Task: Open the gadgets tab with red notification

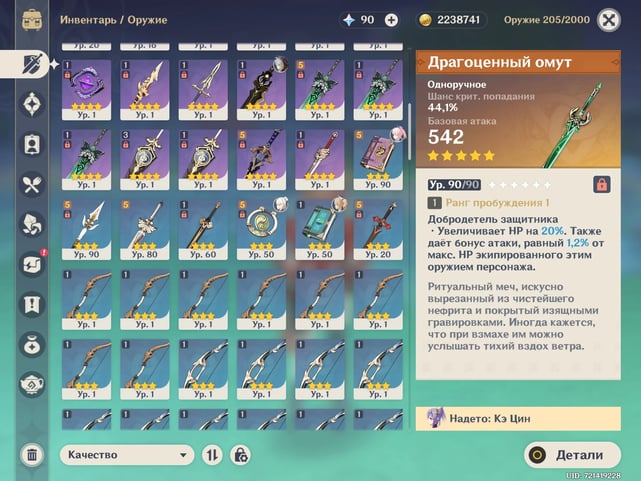Action: click(x=31, y=264)
